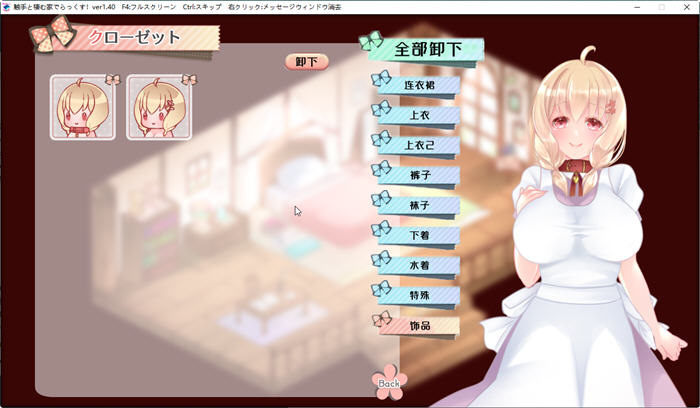Go back with the flower Back button
Image resolution: width=700 pixels, height=408 pixels.
click(x=389, y=381)
